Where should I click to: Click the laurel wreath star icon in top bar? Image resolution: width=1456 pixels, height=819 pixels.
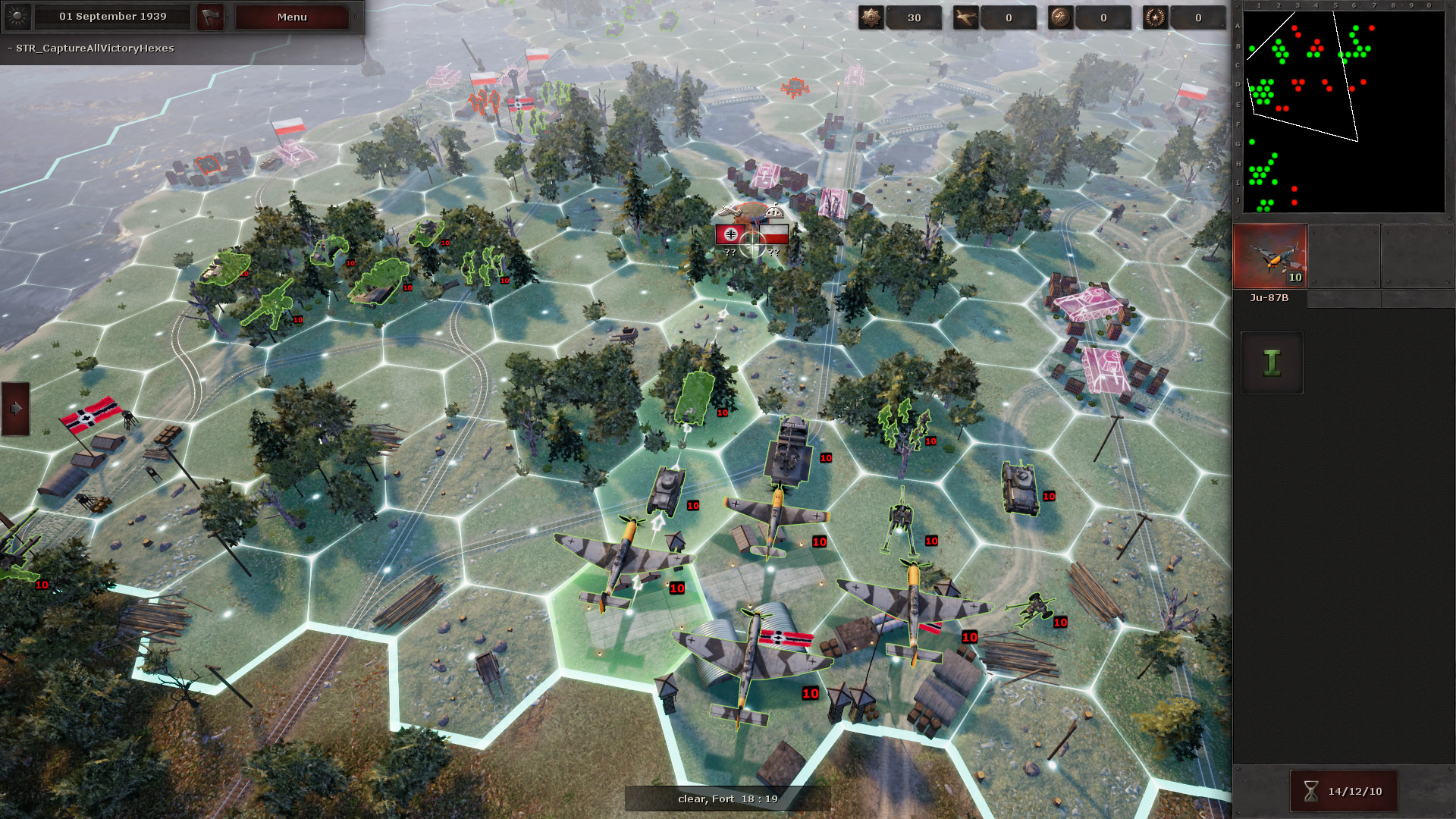point(1156,17)
